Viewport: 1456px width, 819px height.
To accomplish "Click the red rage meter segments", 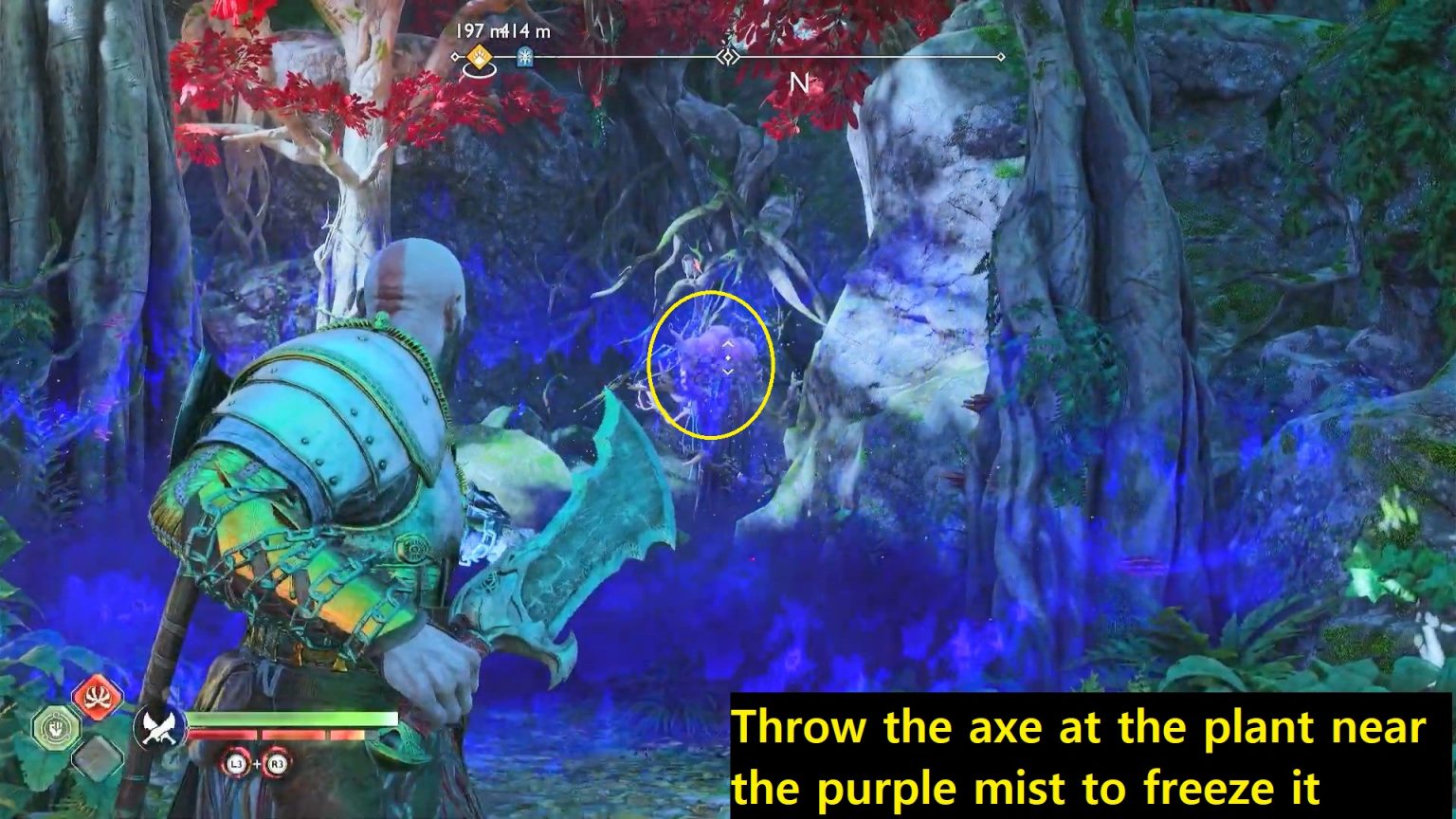I will [275, 735].
